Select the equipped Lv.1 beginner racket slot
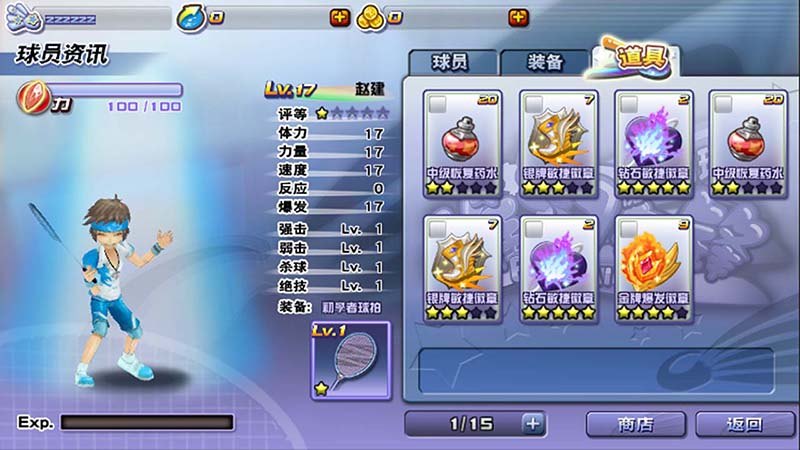 (x=350, y=359)
